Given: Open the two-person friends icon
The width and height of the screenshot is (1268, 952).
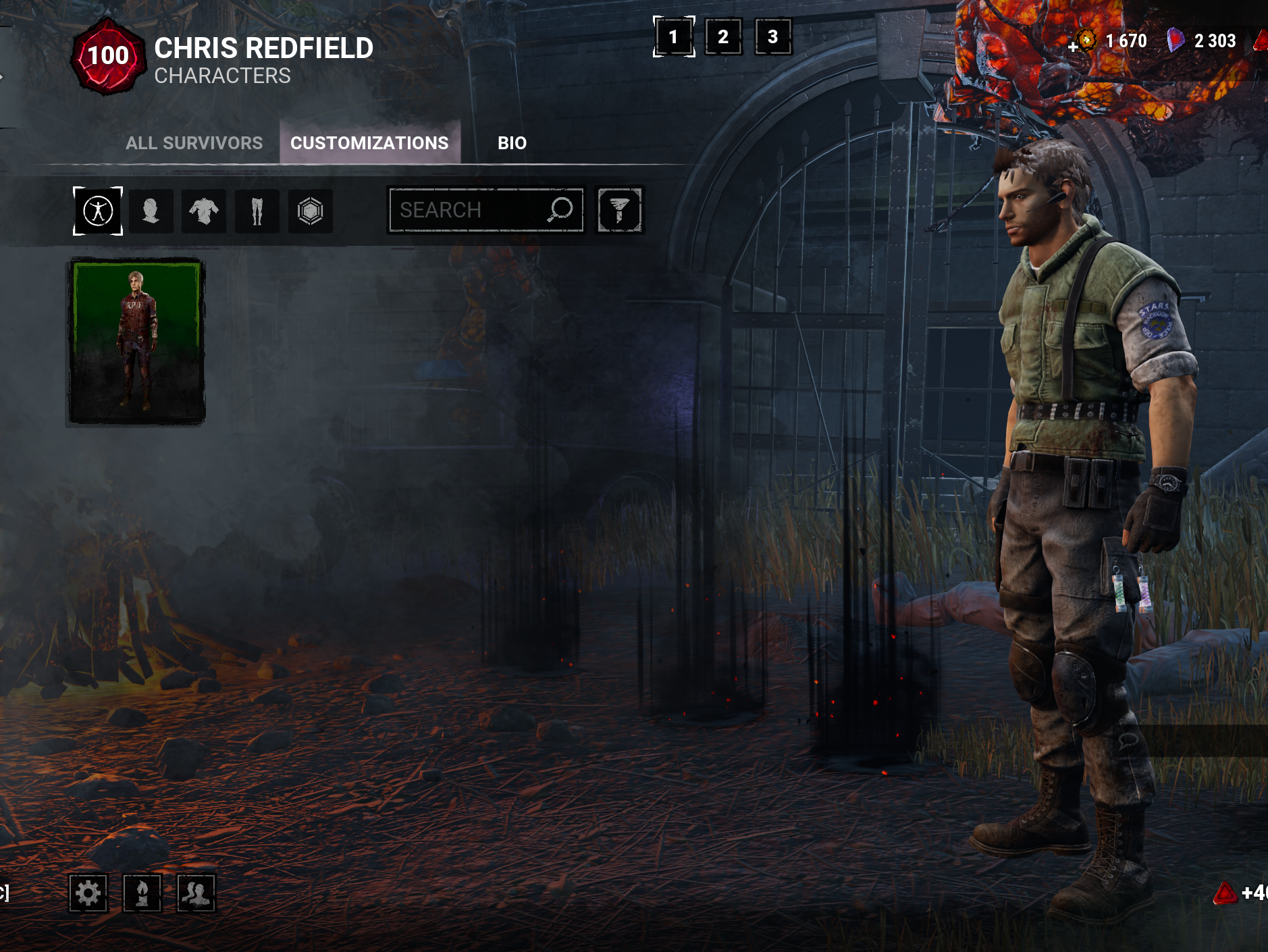Looking at the screenshot, I should click(196, 893).
